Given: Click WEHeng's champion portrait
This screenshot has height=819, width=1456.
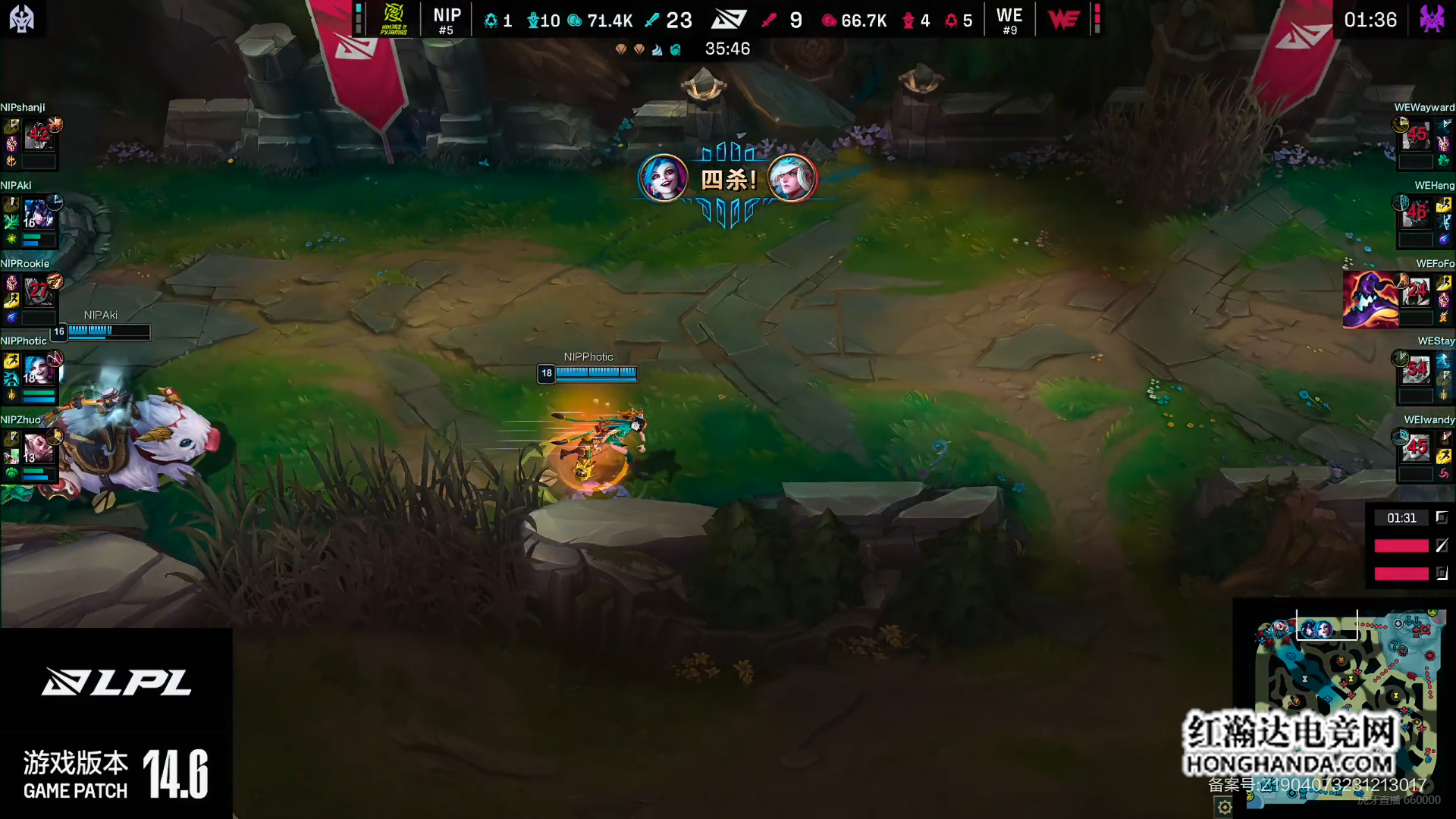Looking at the screenshot, I should [1416, 215].
